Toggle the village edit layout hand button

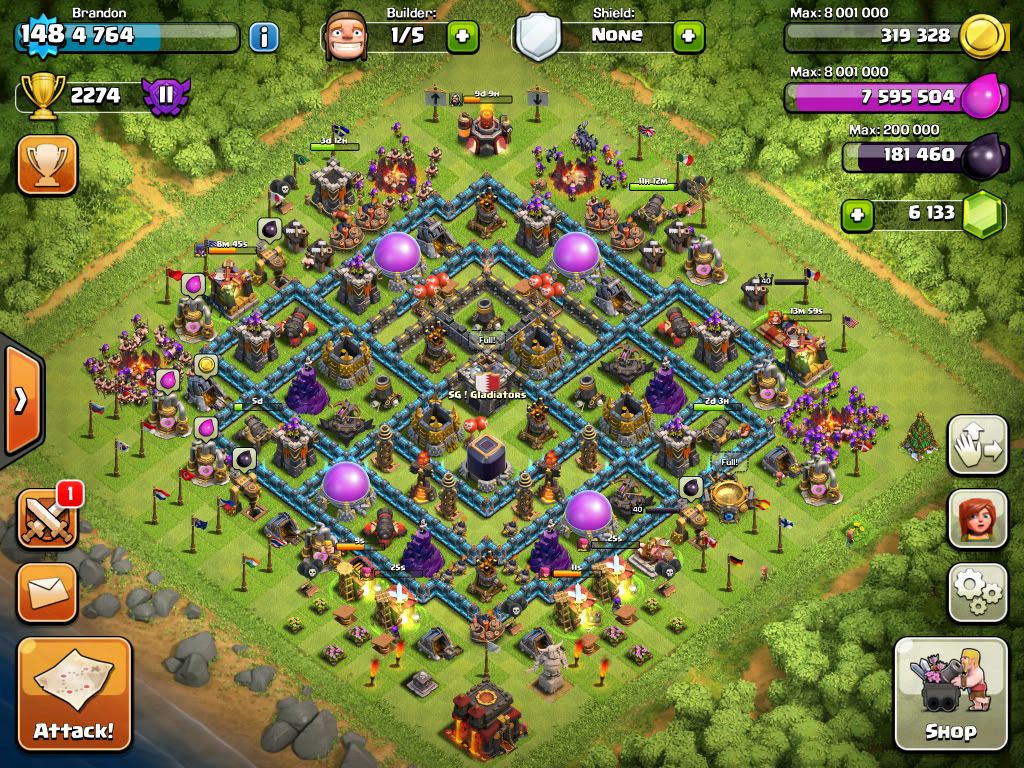point(978,444)
